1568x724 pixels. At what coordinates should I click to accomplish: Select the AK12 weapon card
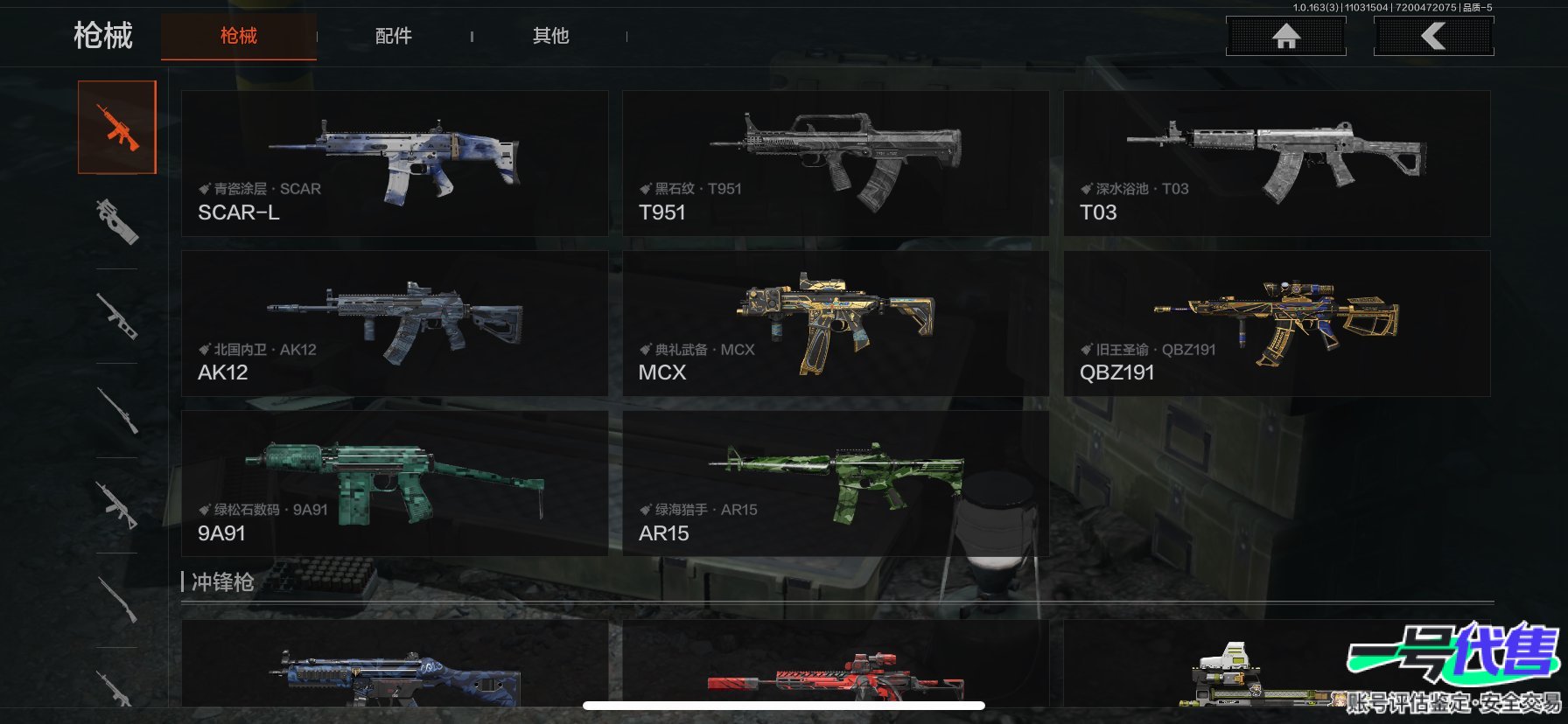point(395,324)
